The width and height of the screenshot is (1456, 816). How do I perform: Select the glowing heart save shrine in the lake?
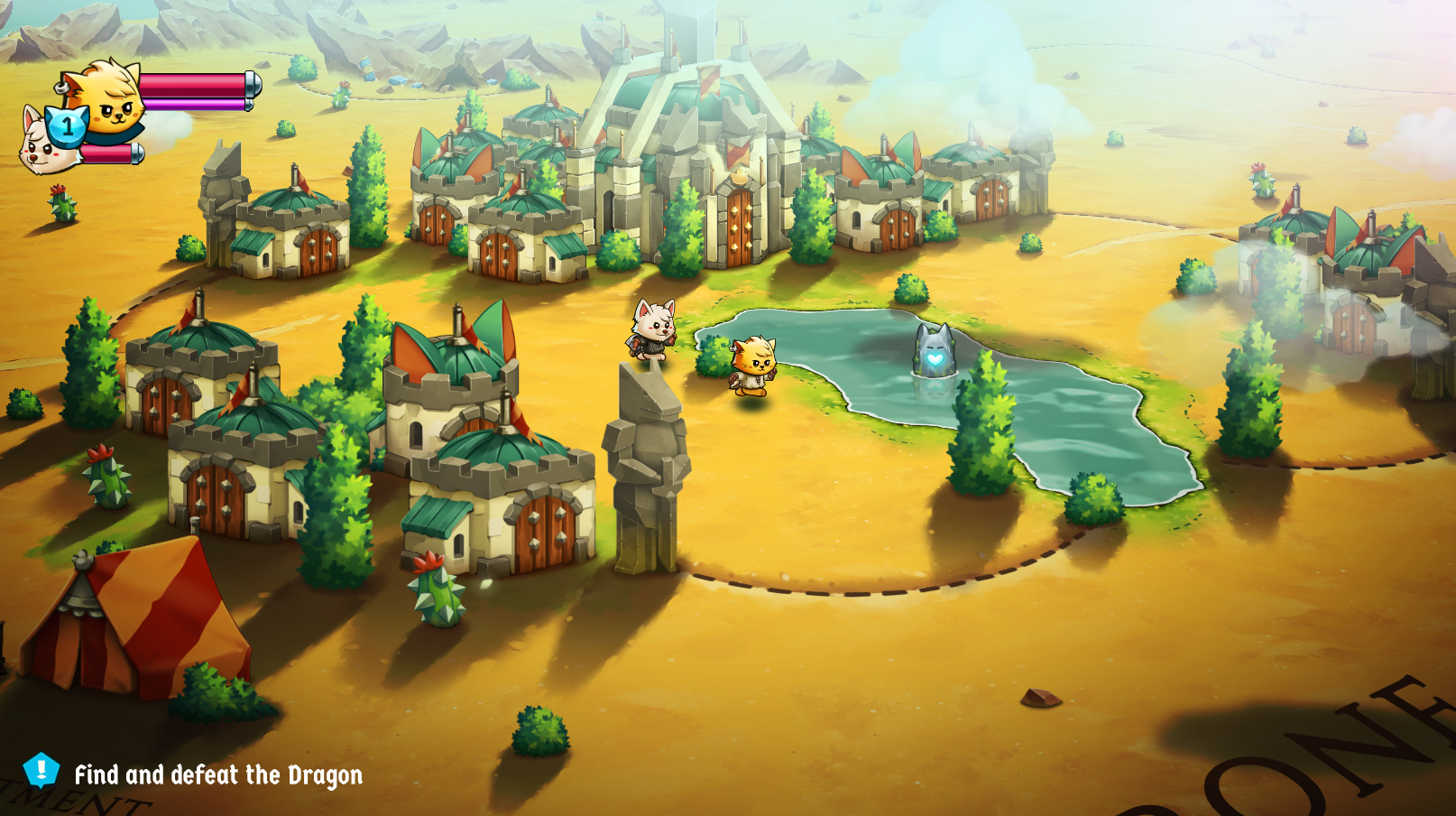936,352
